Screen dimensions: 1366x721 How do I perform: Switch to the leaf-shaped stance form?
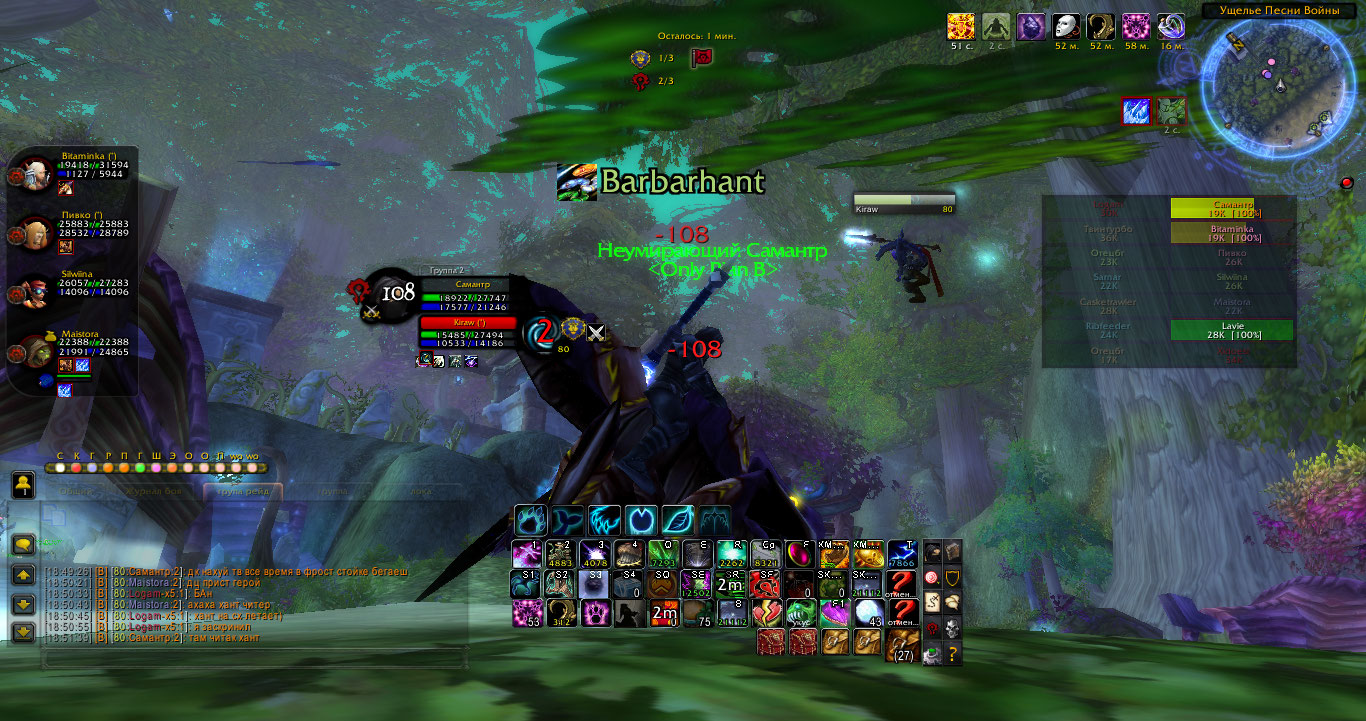click(679, 521)
